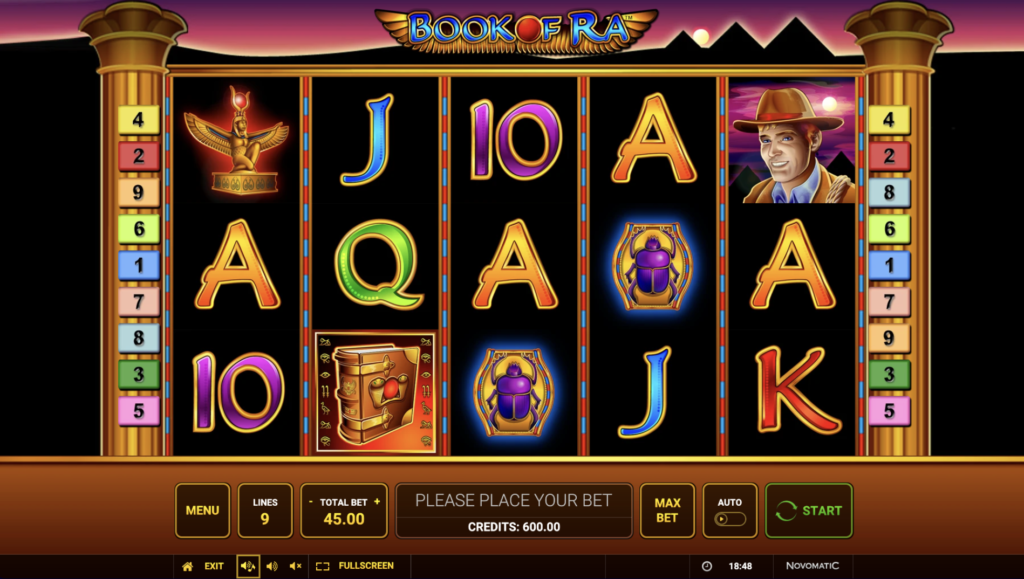Viewport: 1024px width, 579px height.
Task: Select the speaker with music note option
Action: pyautogui.click(x=247, y=566)
